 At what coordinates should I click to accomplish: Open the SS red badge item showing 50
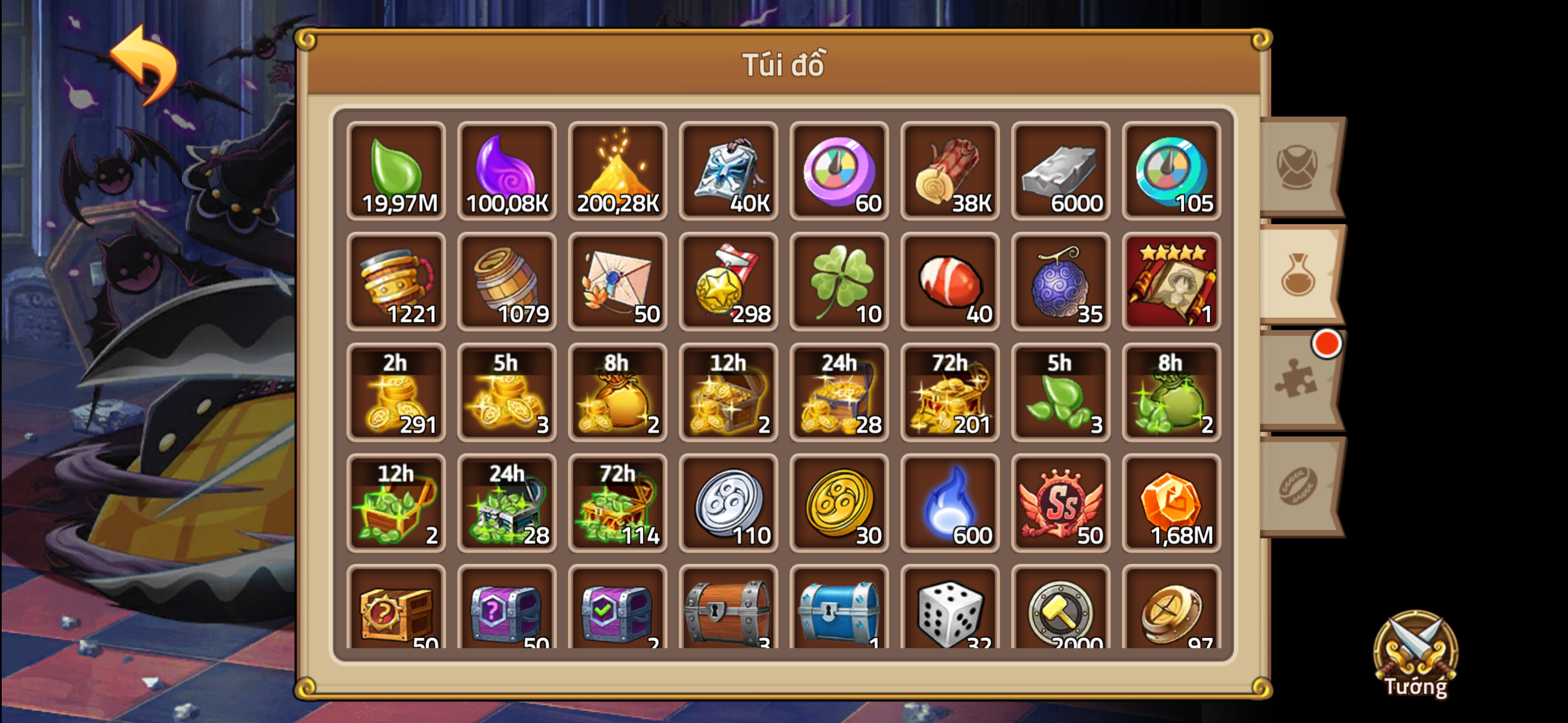(x=1061, y=504)
